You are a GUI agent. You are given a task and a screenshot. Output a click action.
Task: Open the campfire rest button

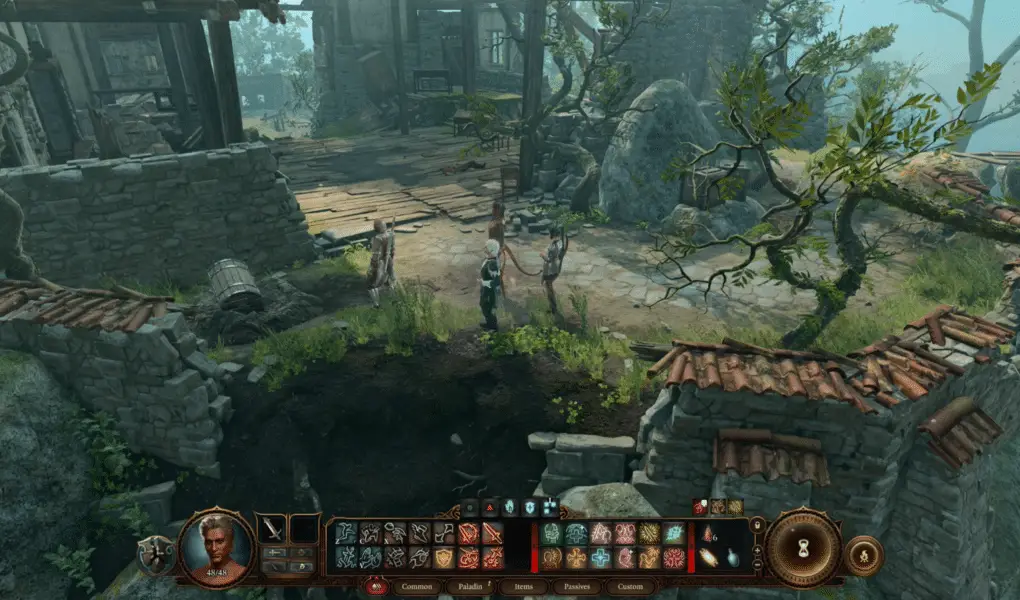(x=864, y=555)
